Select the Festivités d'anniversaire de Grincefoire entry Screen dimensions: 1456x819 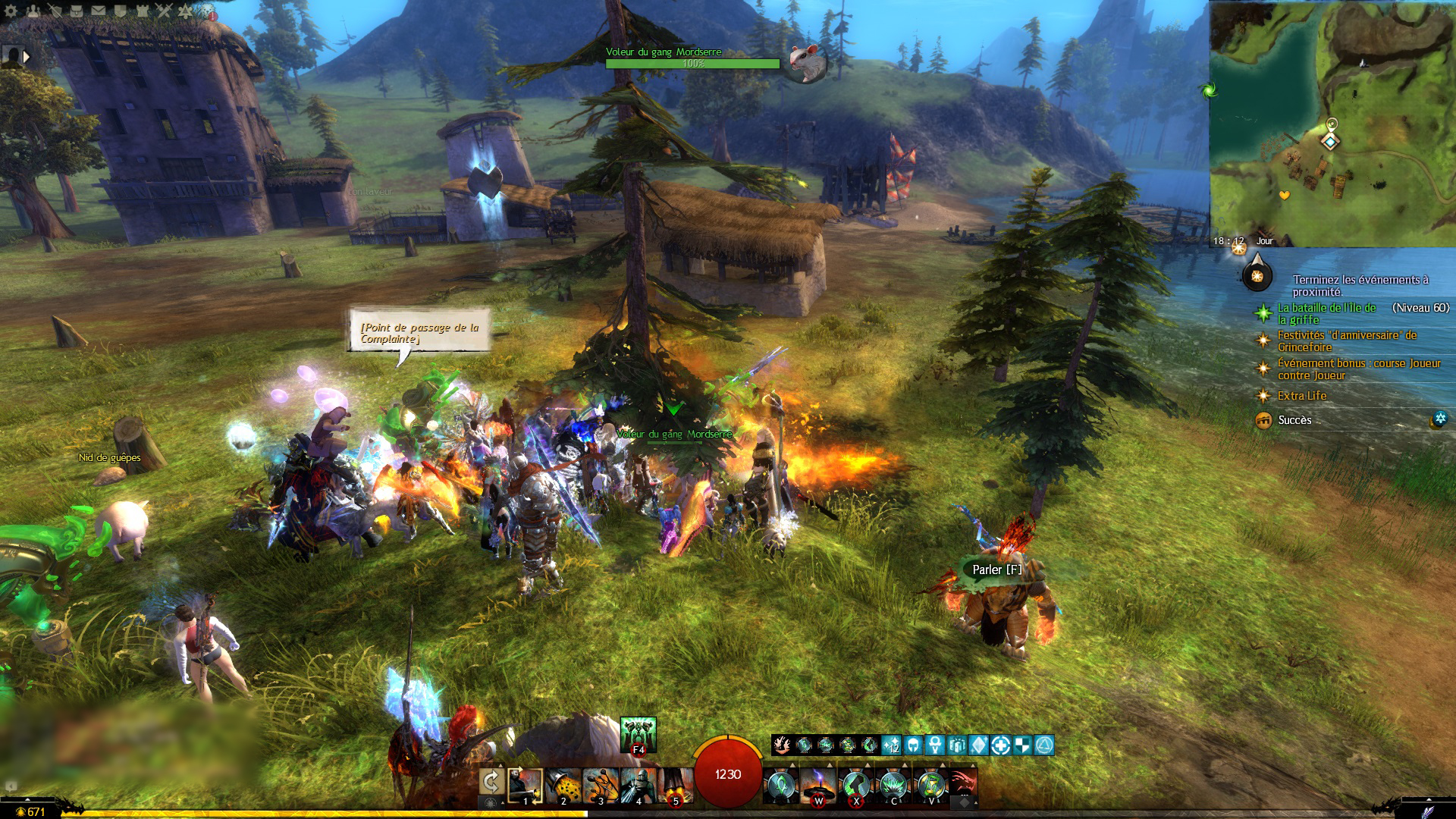click(1346, 340)
